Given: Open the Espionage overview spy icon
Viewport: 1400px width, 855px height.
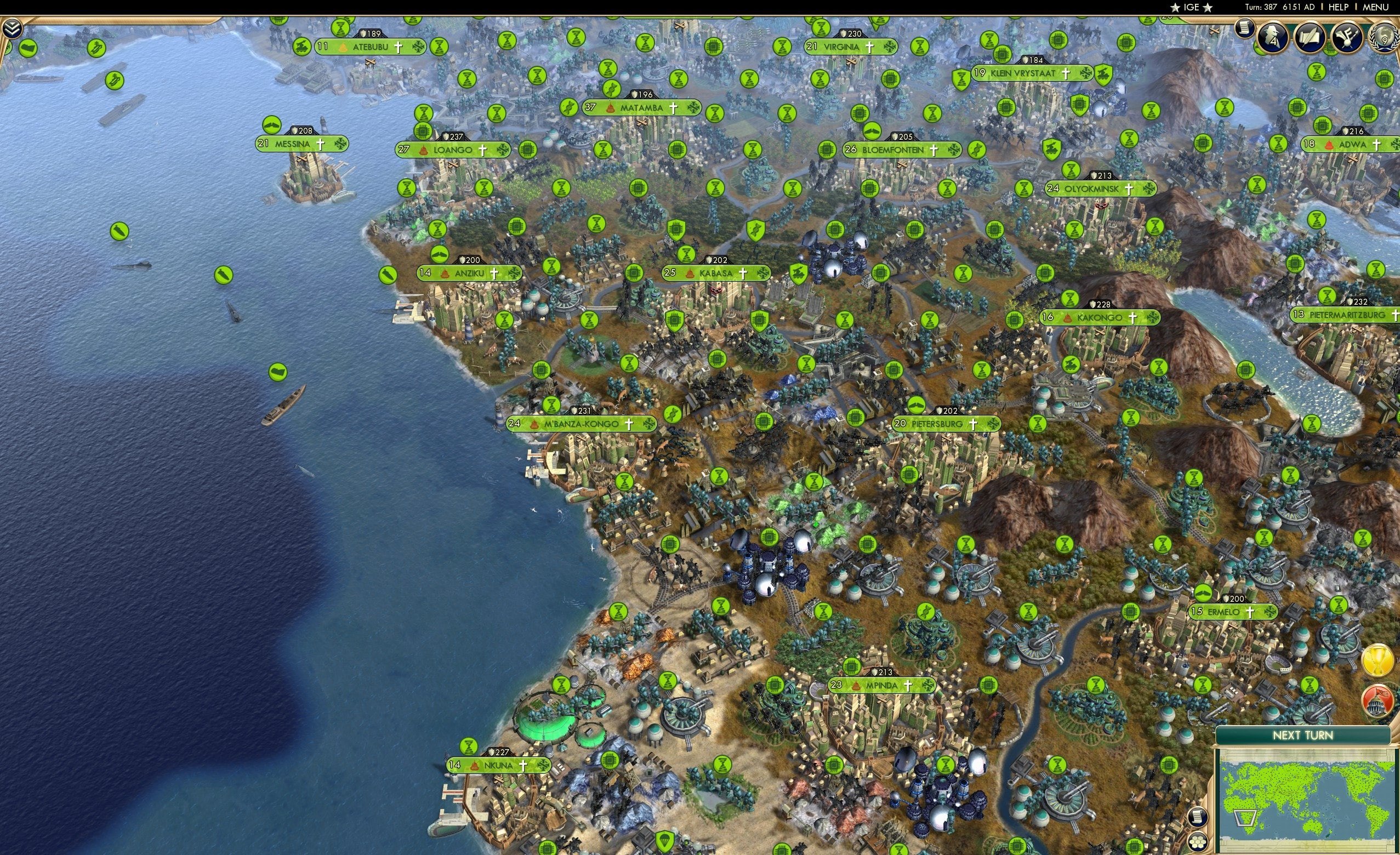Looking at the screenshot, I should [x=1272, y=37].
